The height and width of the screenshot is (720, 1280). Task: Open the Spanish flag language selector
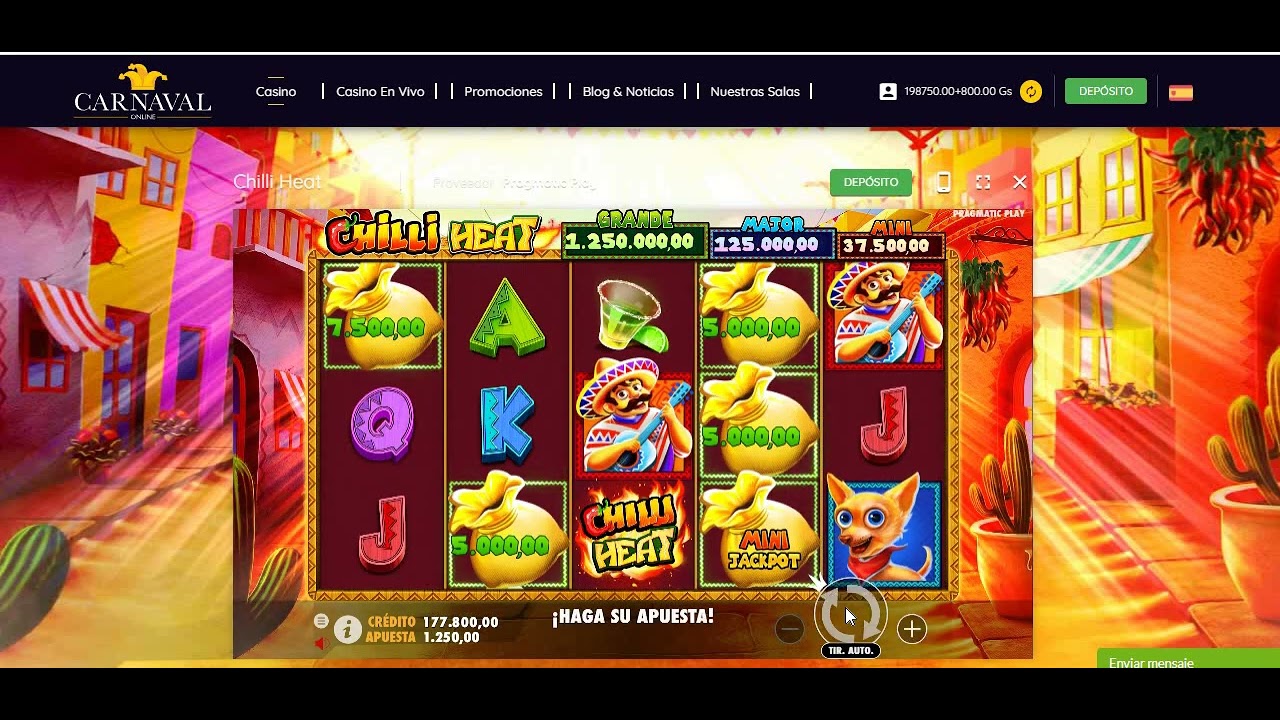pos(1178,91)
